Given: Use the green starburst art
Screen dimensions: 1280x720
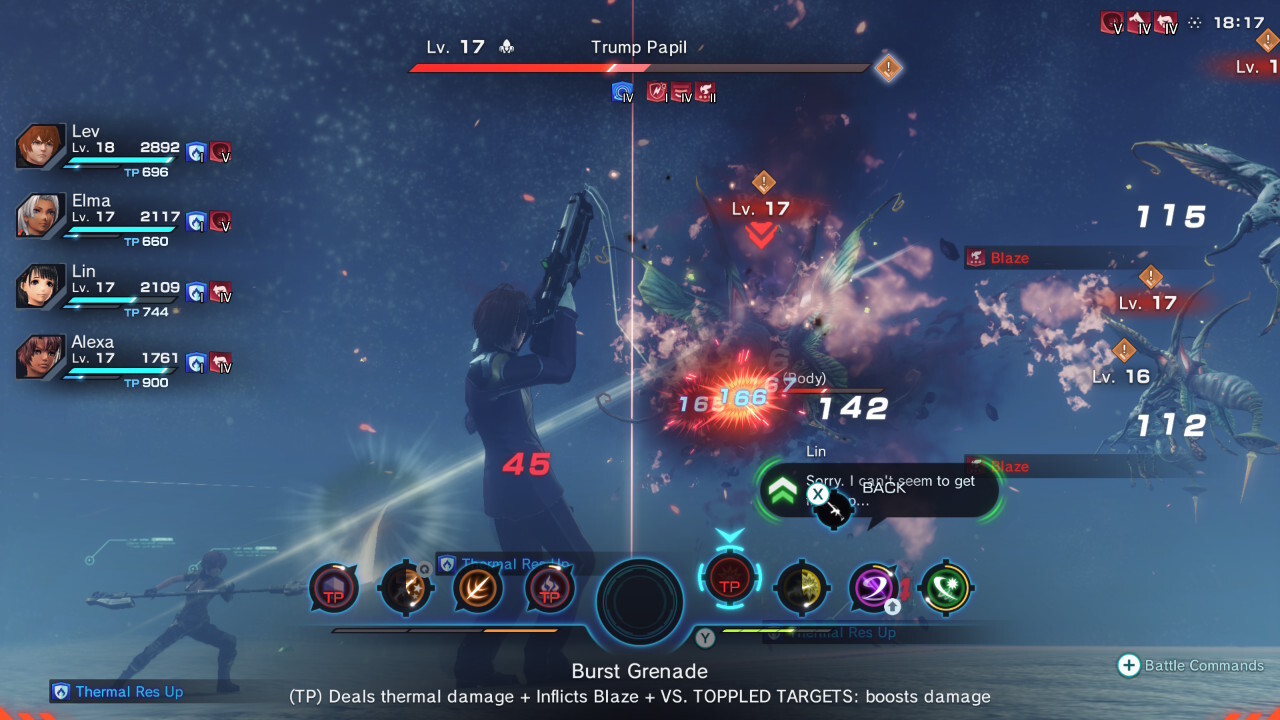Looking at the screenshot, I should pyautogui.click(x=946, y=587).
